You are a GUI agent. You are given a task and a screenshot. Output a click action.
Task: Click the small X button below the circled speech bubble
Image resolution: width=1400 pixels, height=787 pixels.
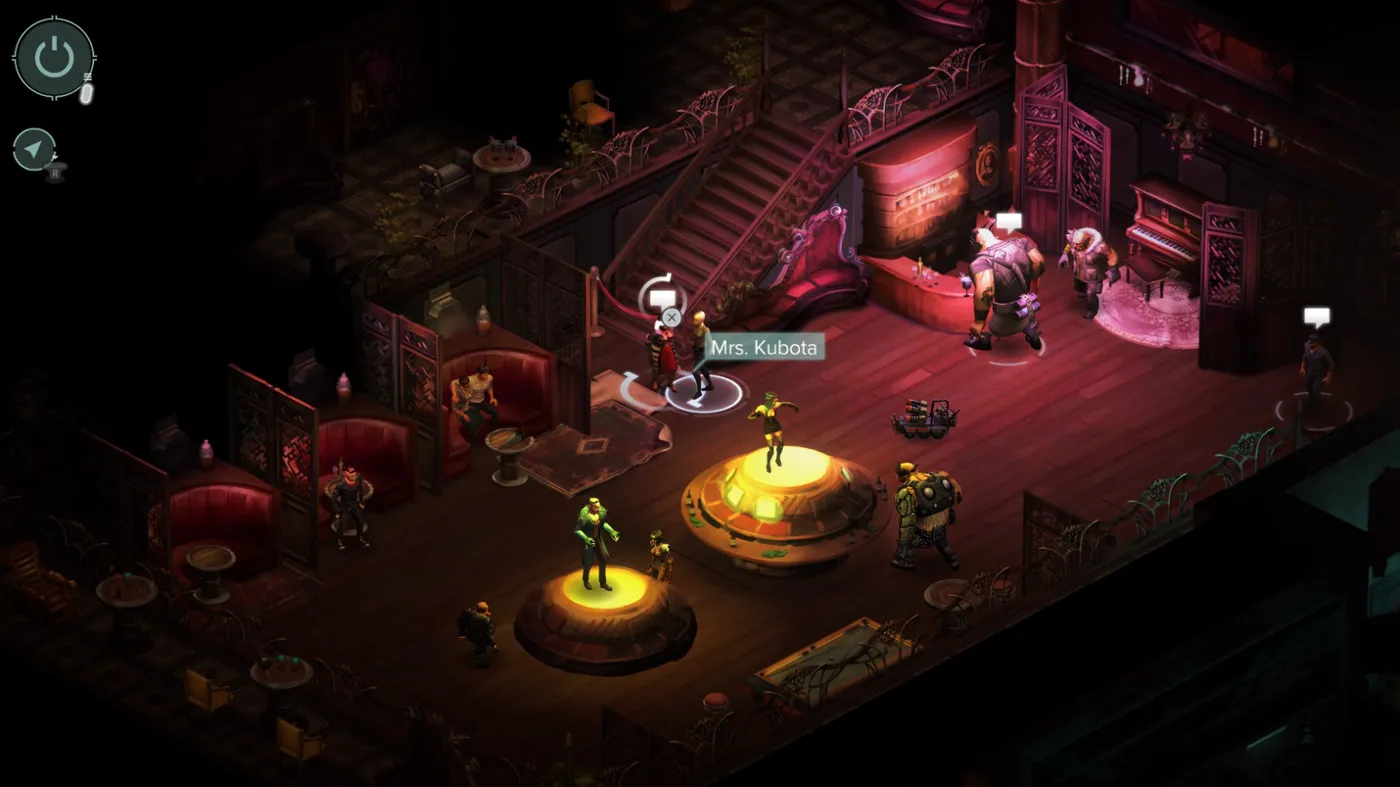coord(672,318)
